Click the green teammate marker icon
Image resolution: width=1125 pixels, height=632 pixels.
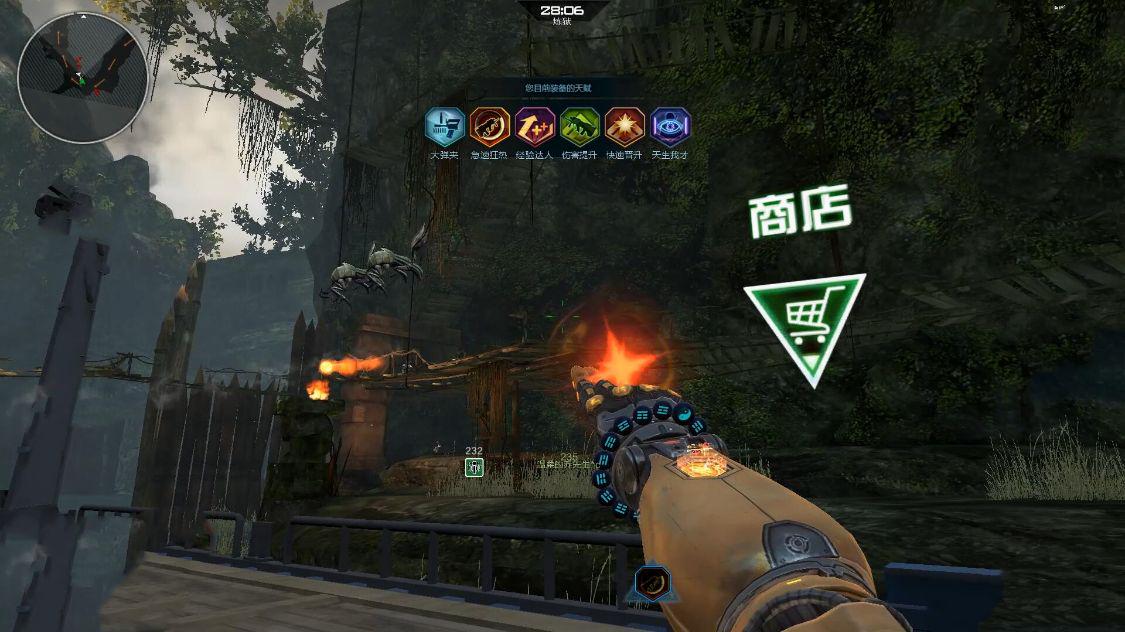(x=474, y=466)
